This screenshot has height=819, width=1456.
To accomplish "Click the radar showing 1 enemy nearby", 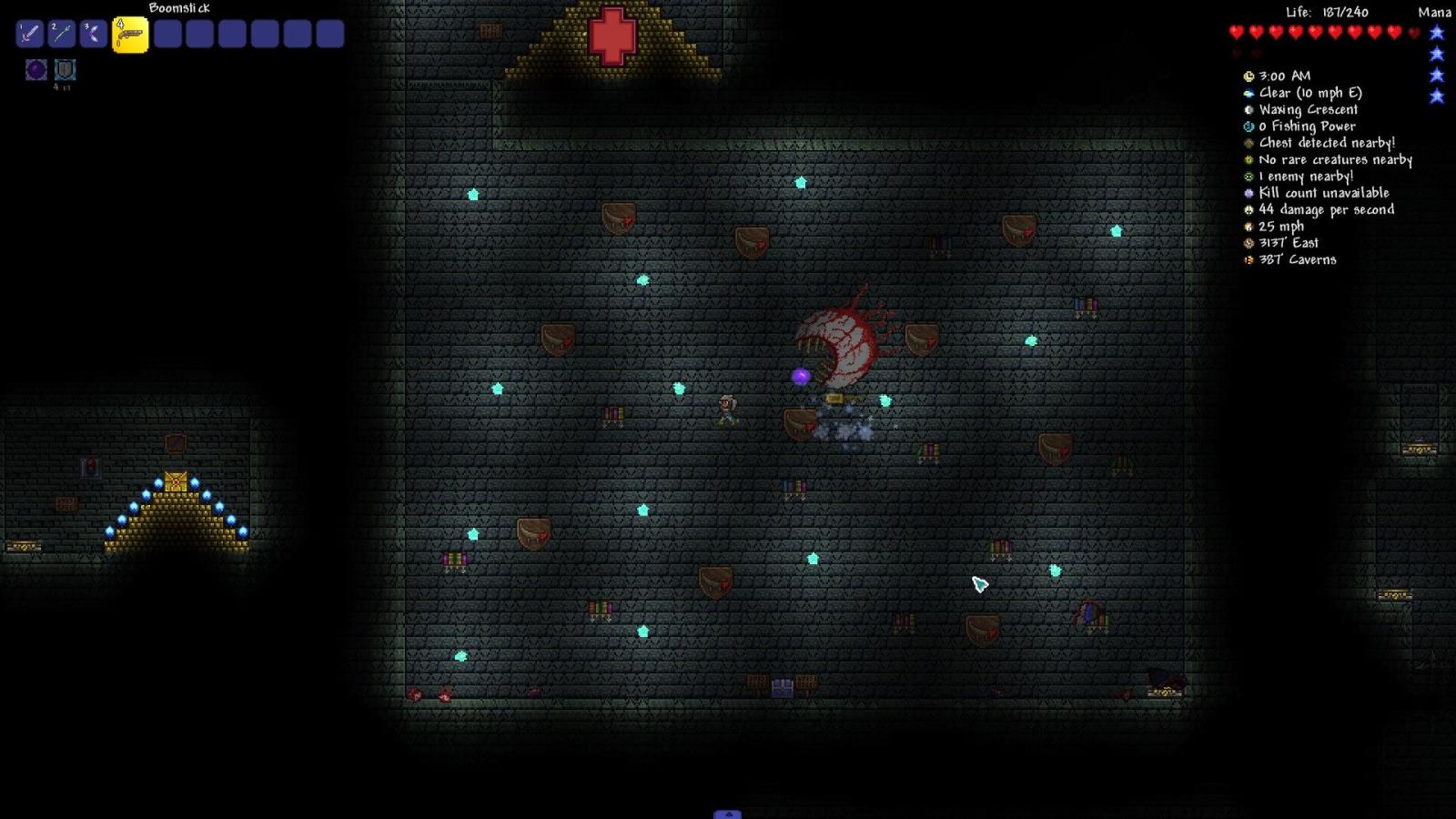I will pos(1249,177).
